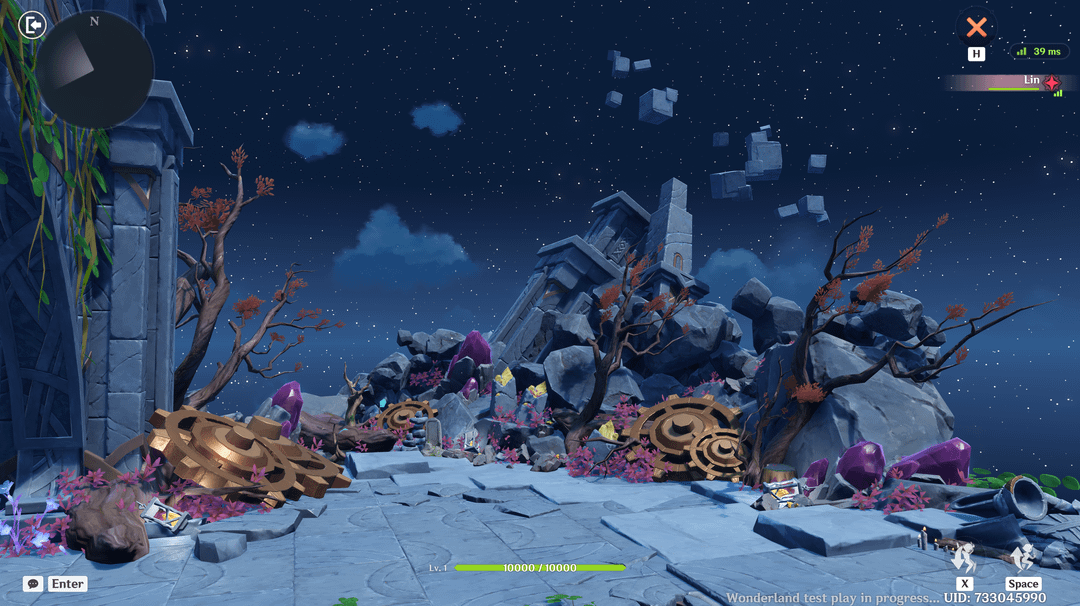Open the chat speech bubble

tap(32, 584)
